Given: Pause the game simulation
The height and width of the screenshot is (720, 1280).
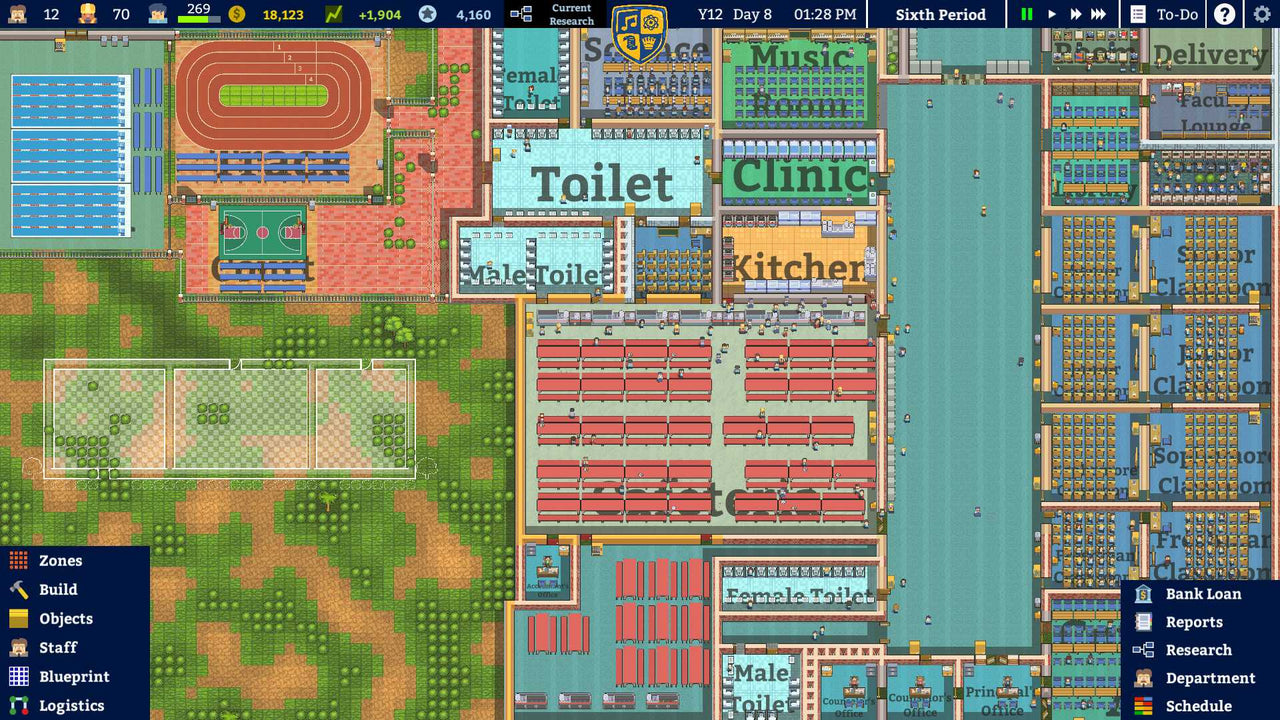Looking at the screenshot, I should 1025,14.
